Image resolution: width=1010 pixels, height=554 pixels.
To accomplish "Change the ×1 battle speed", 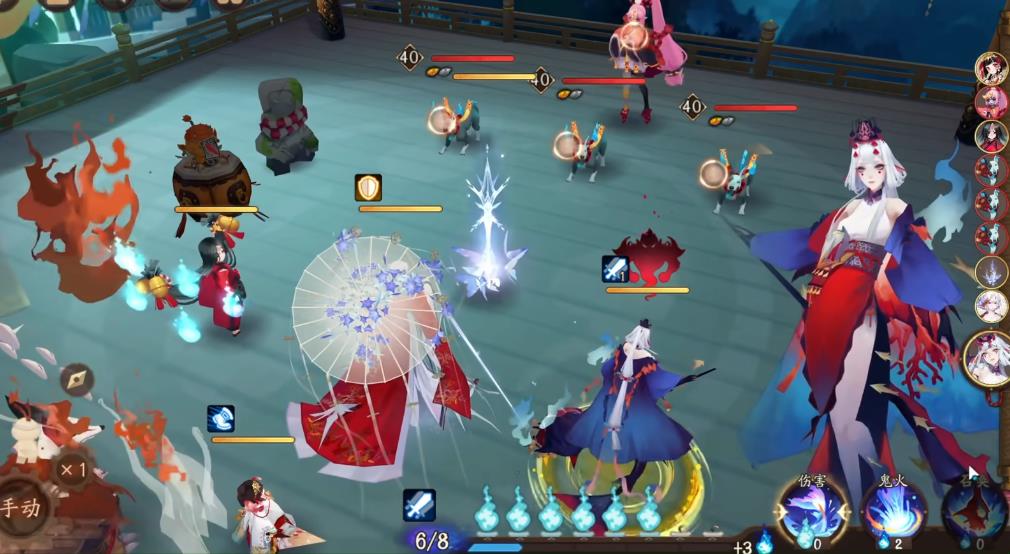I will click(71, 468).
